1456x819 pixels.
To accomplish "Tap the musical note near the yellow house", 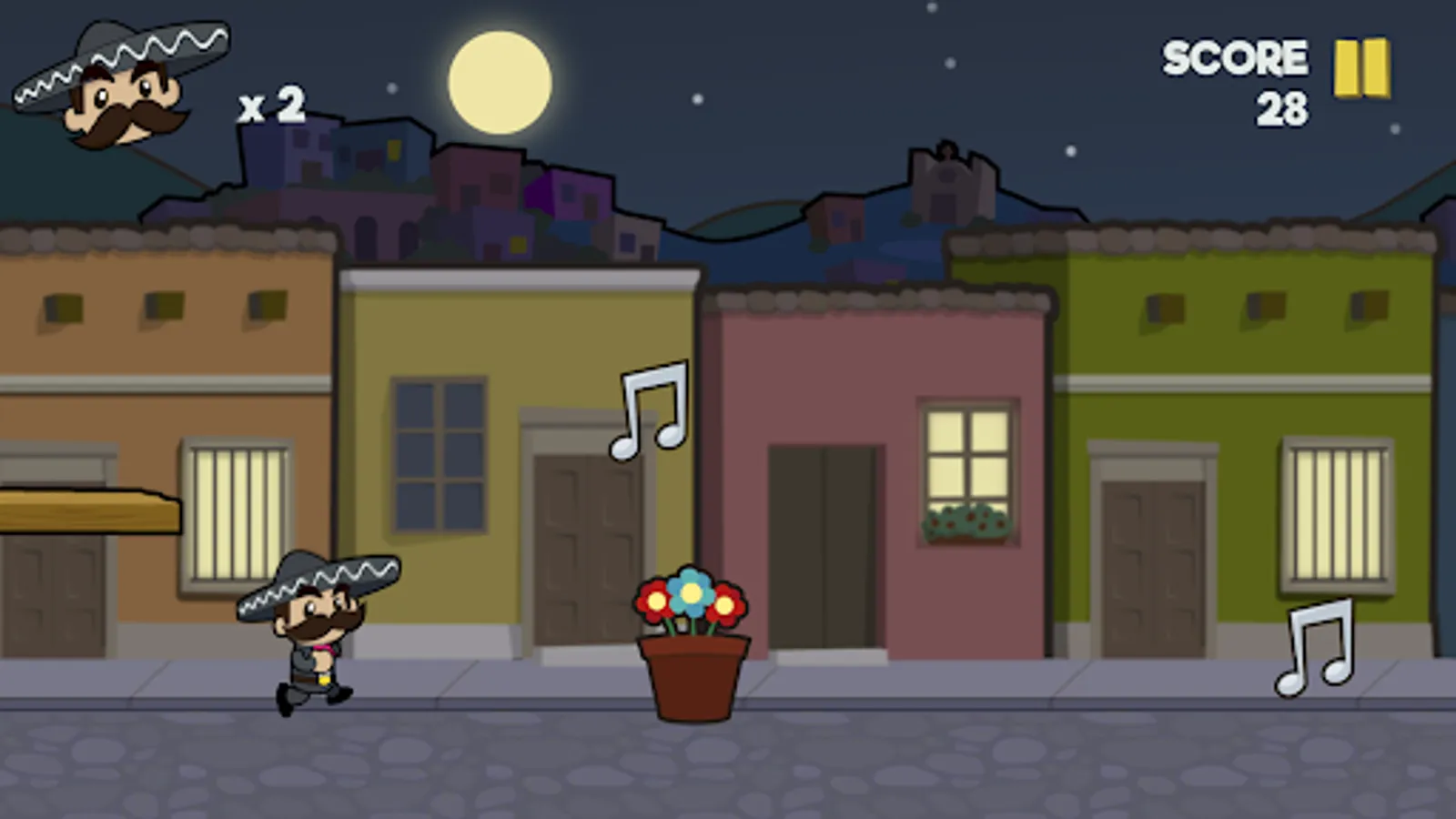I will click(649, 409).
